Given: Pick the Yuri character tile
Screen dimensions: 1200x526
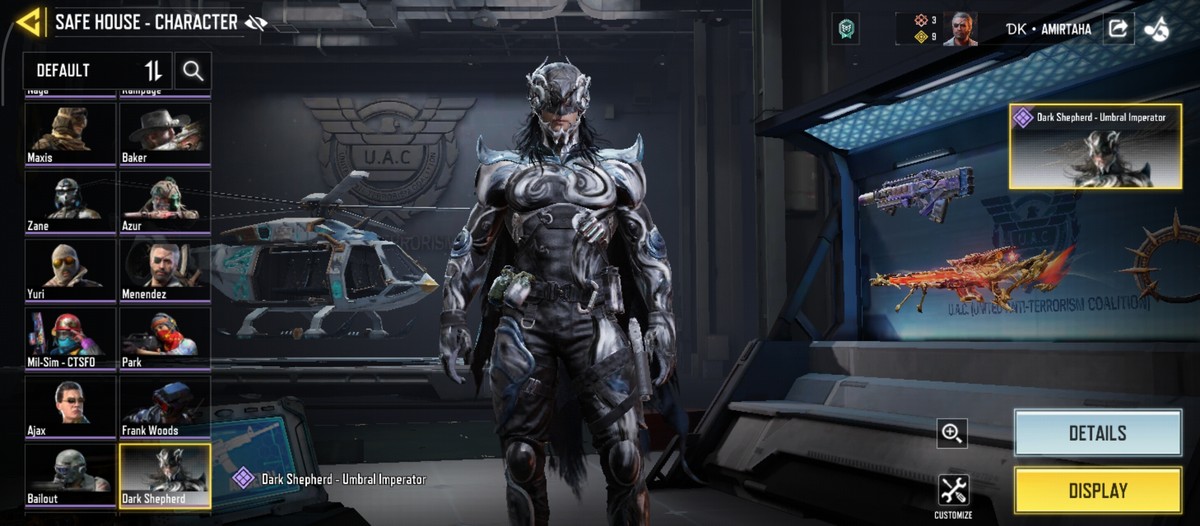Looking at the screenshot, I should (70, 269).
